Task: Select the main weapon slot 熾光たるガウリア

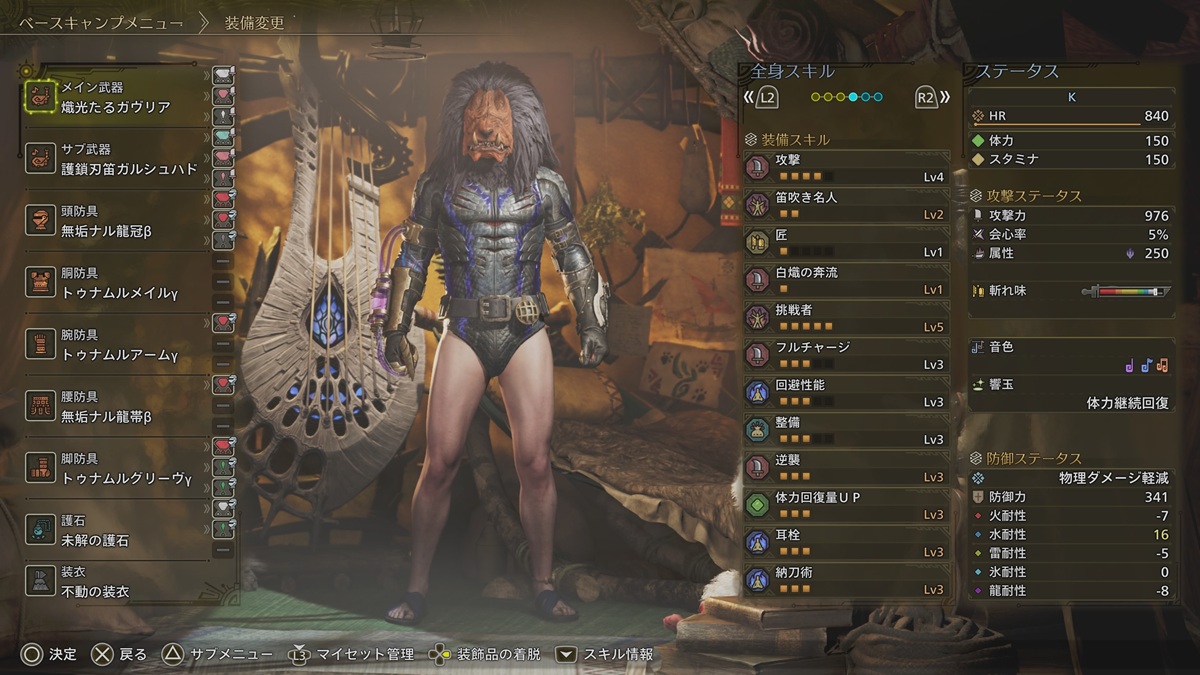Action: coord(115,98)
